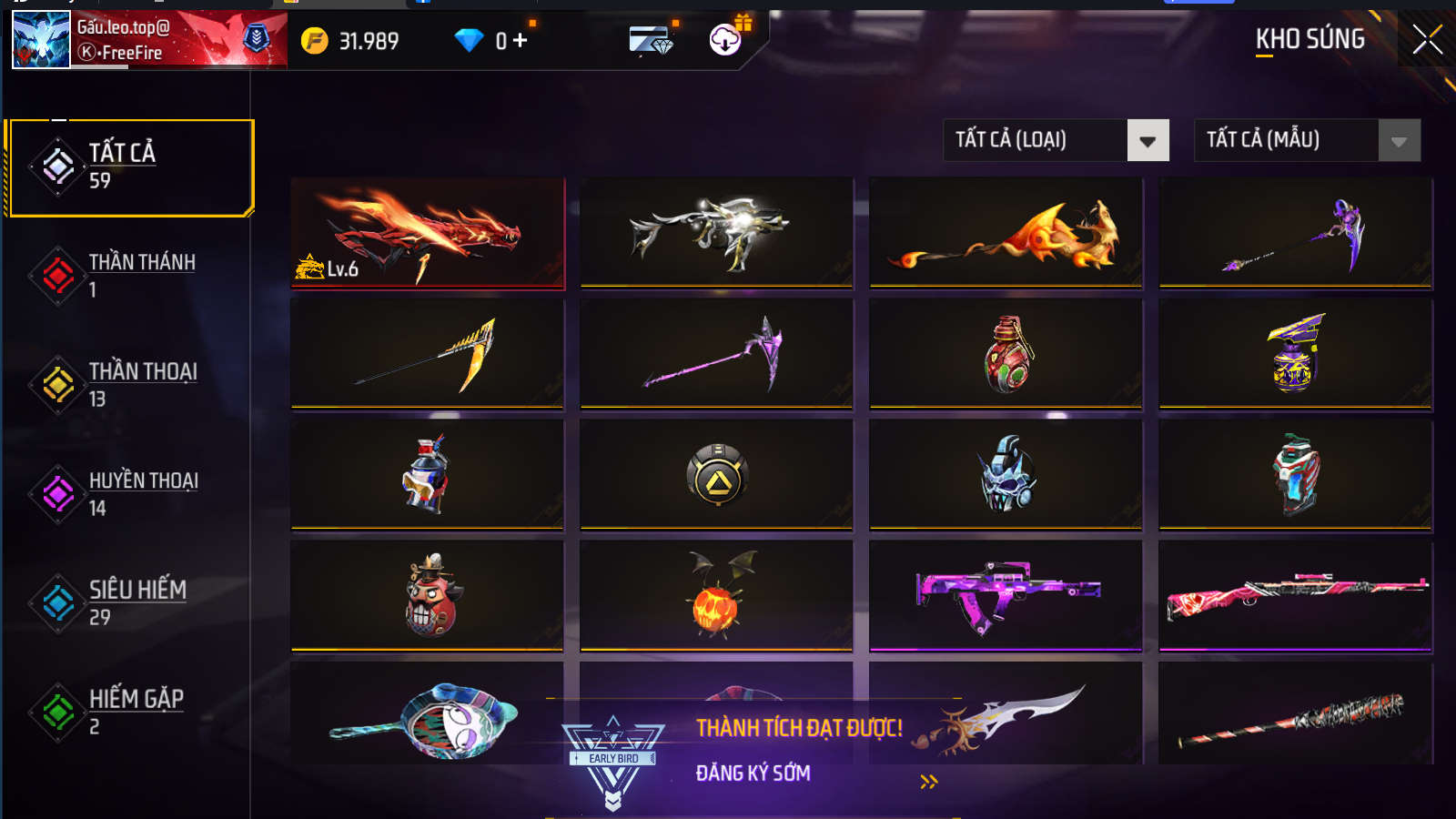
Task: Click the download gift icon with notification badge
Action: (x=723, y=40)
